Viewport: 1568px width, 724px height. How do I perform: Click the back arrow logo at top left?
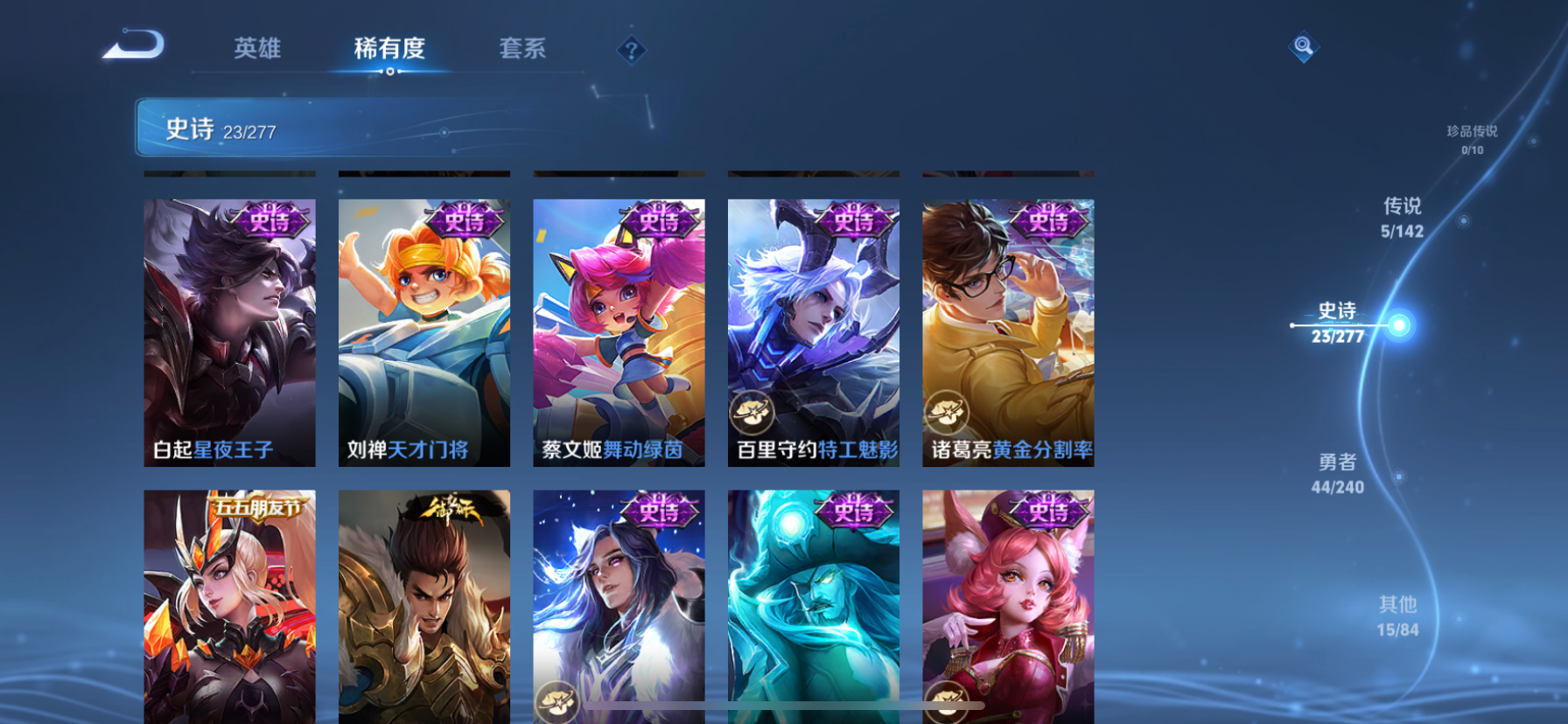(133, 45)
